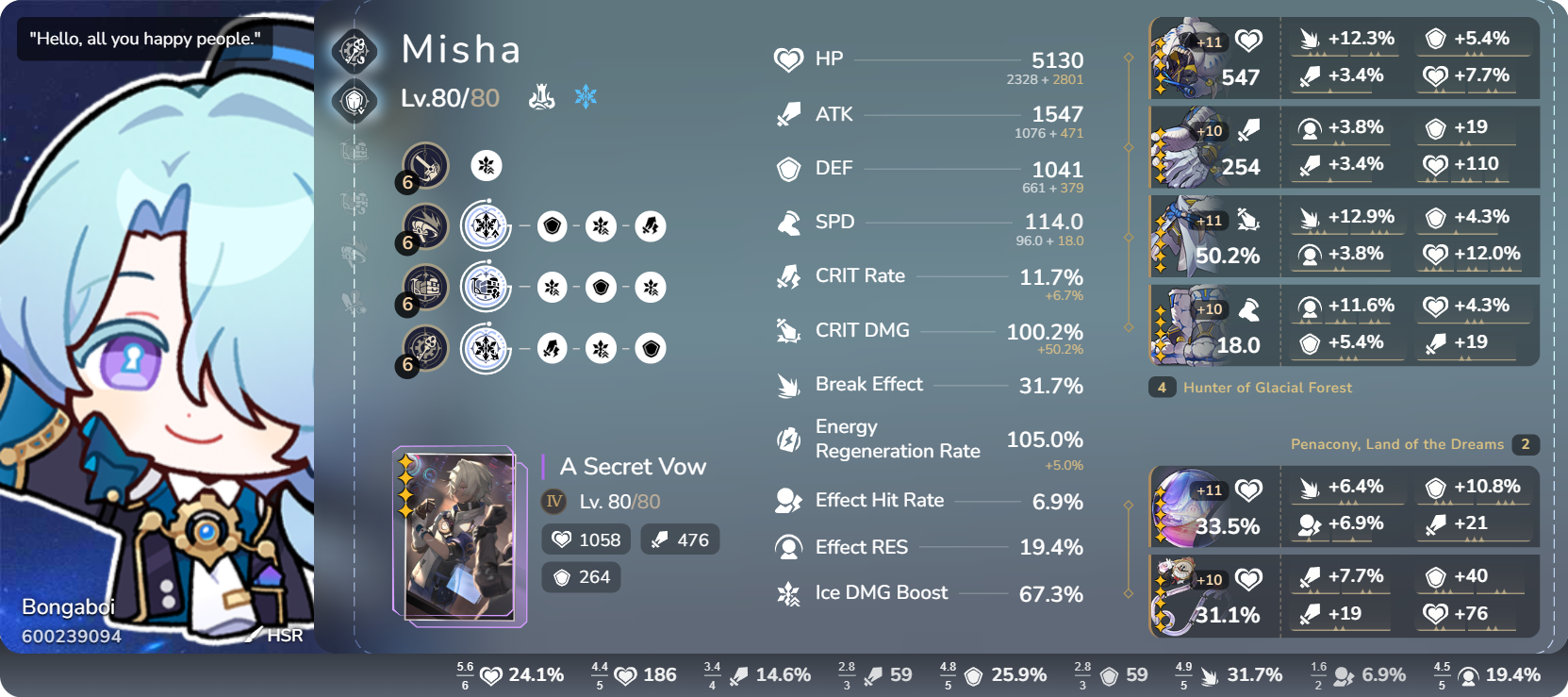Click the HP roll quality 5.6/6 indicator
Screen dimensions: 1568x697
coord(464,675)
